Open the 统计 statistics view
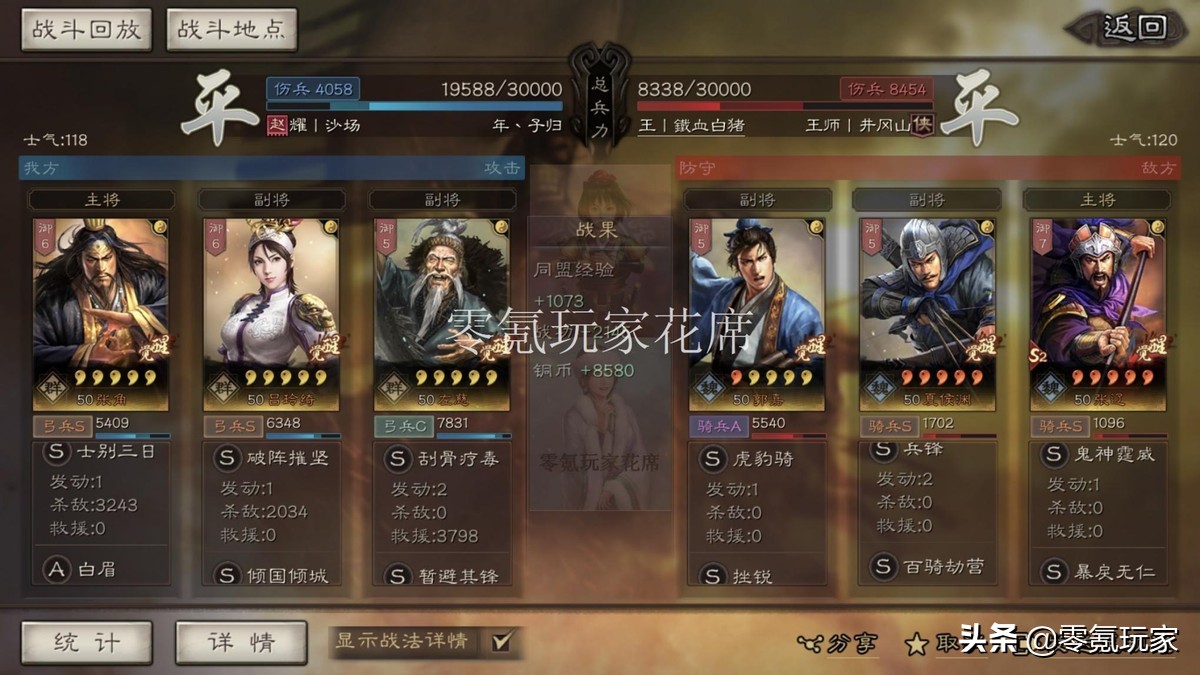Screen dimensions: 1200x675 tap(87, 642)
